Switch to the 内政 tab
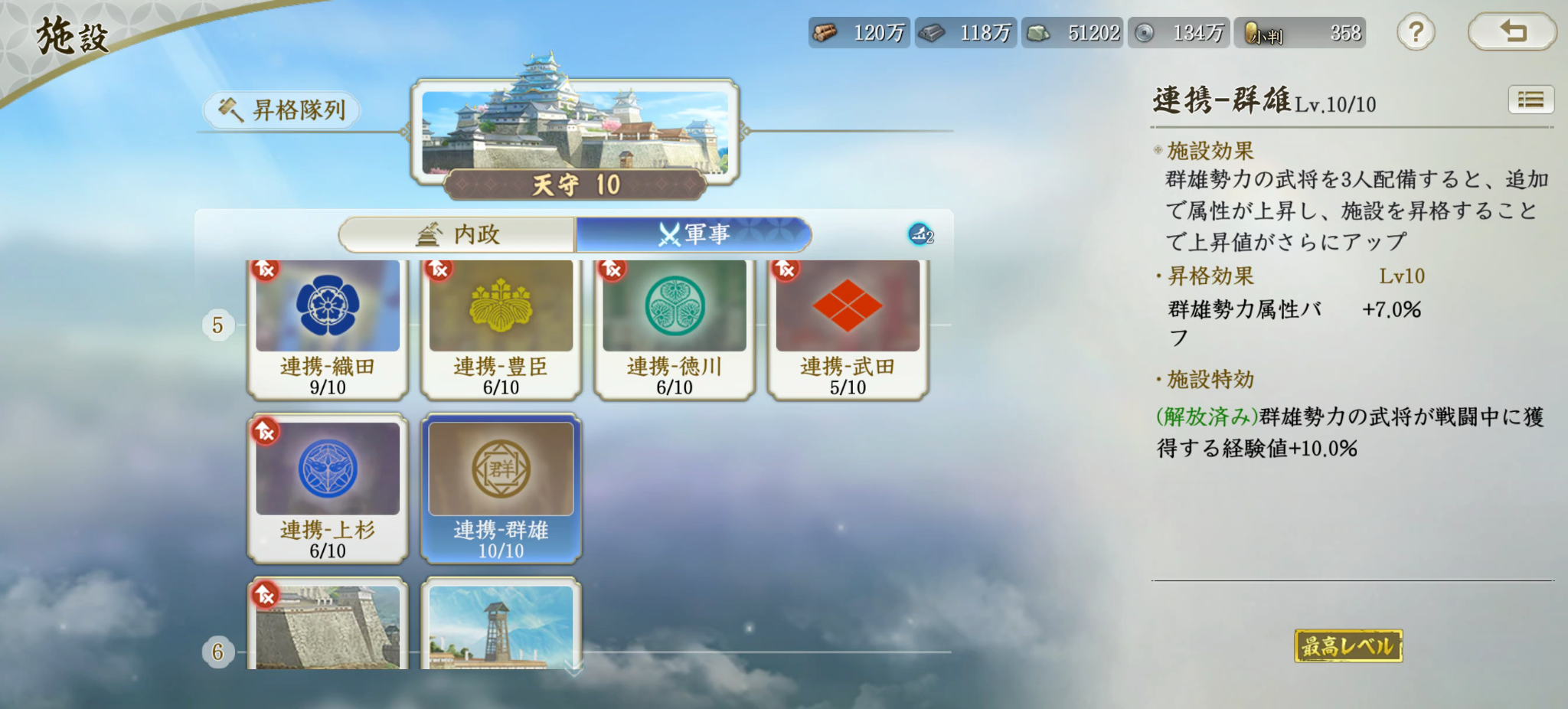1568x709 pixels. tap(457, 234)
